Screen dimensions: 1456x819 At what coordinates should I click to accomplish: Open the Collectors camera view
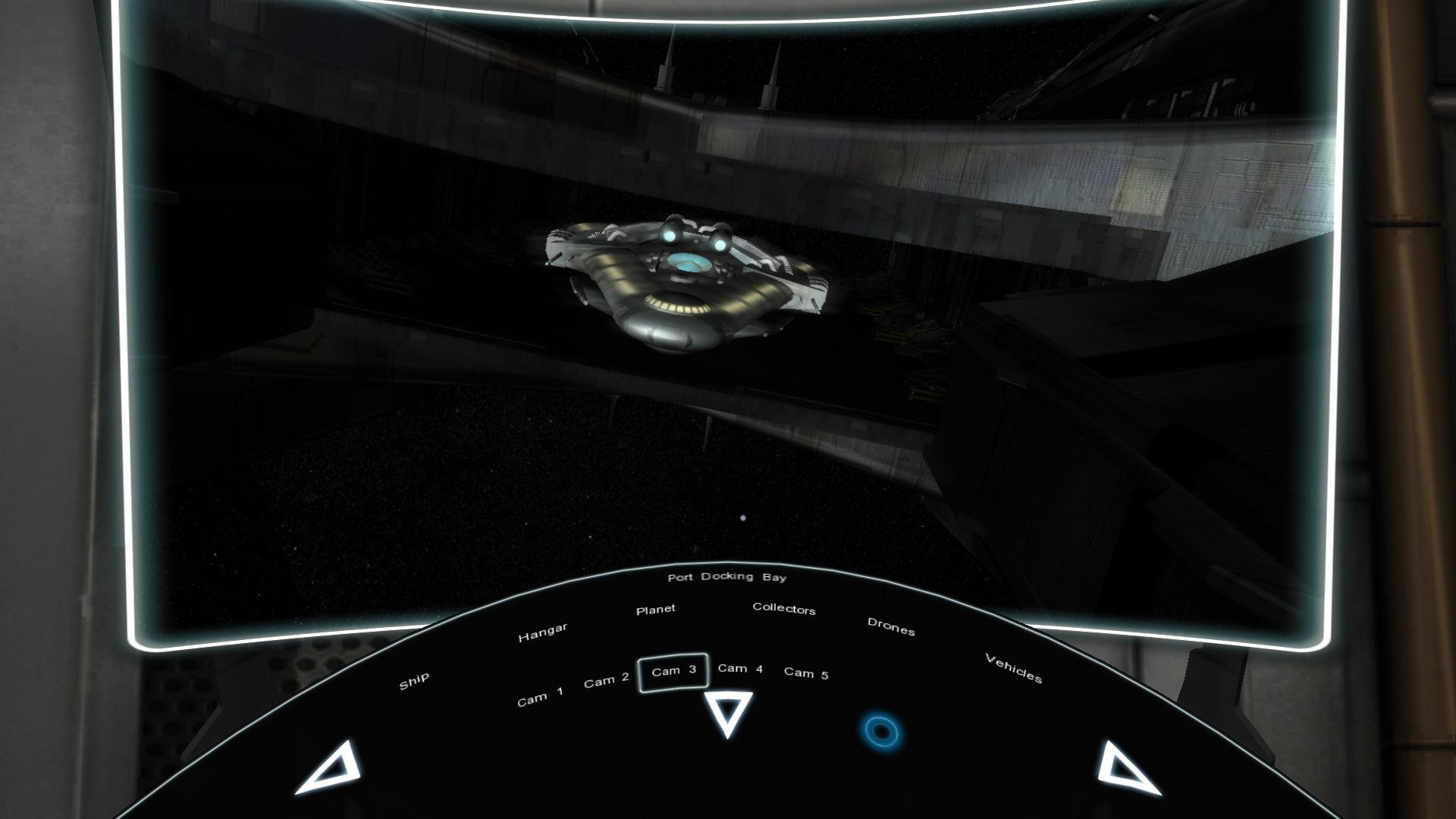pos(784,610)
